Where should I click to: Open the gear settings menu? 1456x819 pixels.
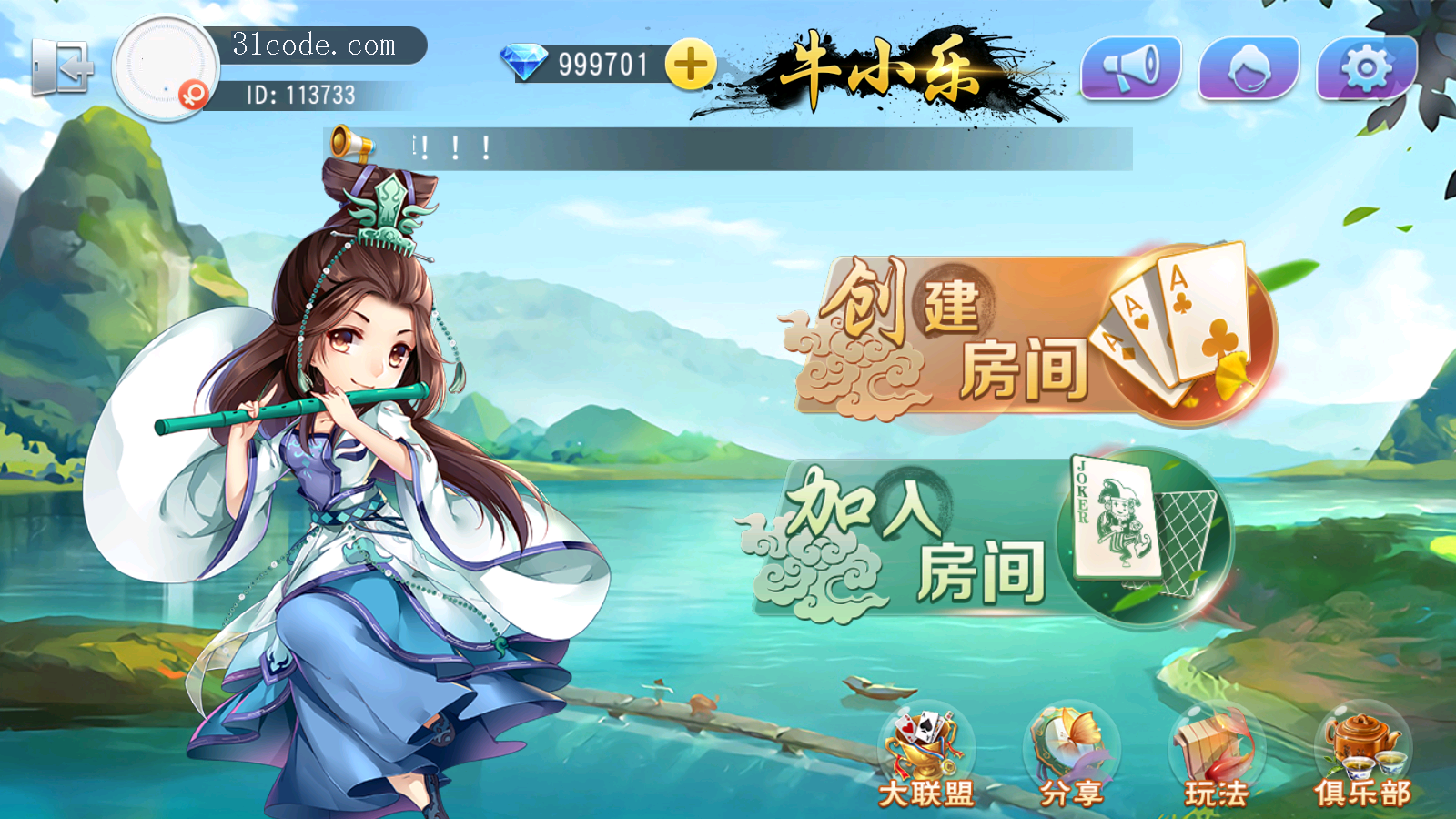(x=1366, y=67)
